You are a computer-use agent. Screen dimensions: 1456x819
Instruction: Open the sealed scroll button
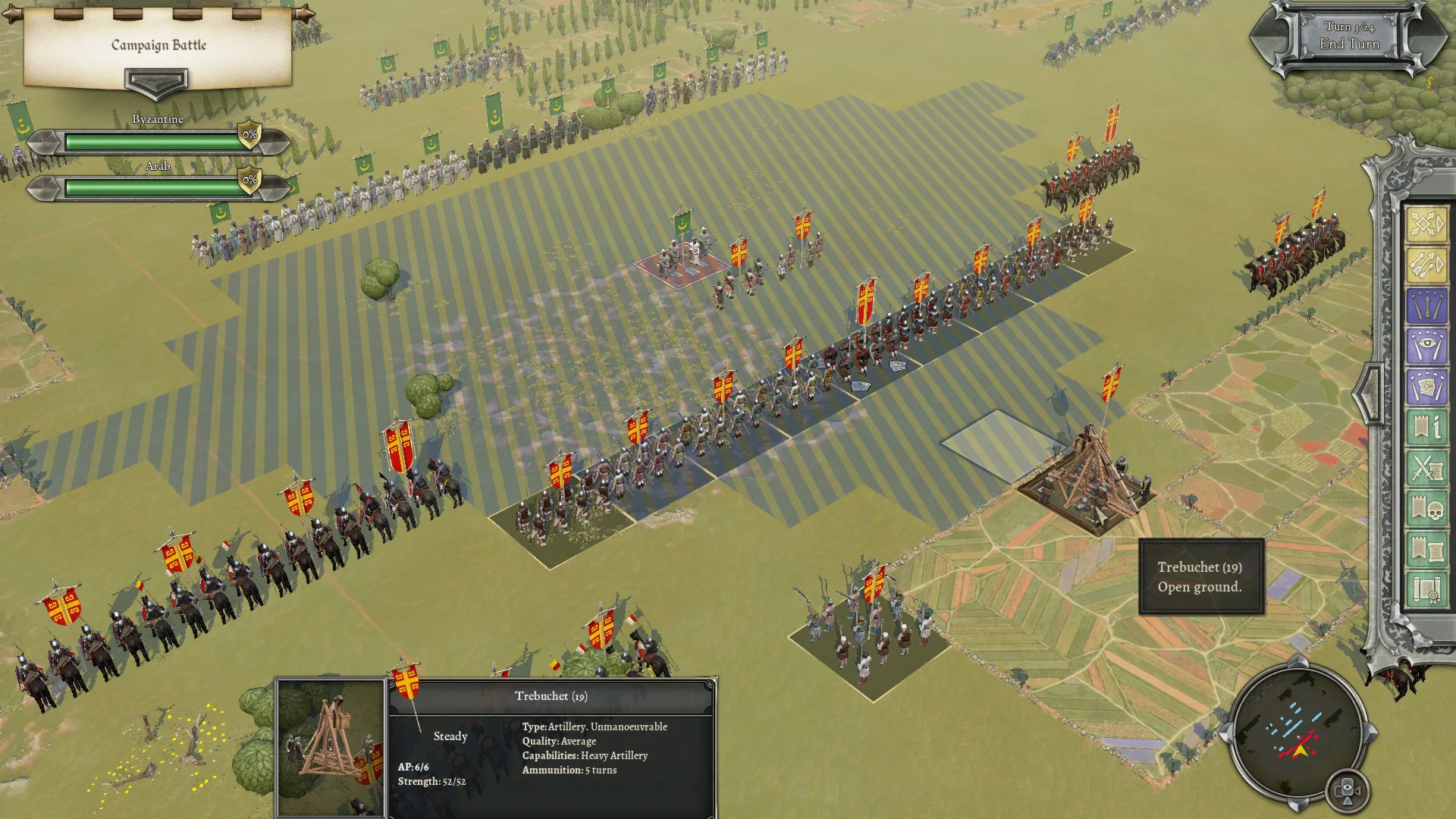pos(1426,590)
